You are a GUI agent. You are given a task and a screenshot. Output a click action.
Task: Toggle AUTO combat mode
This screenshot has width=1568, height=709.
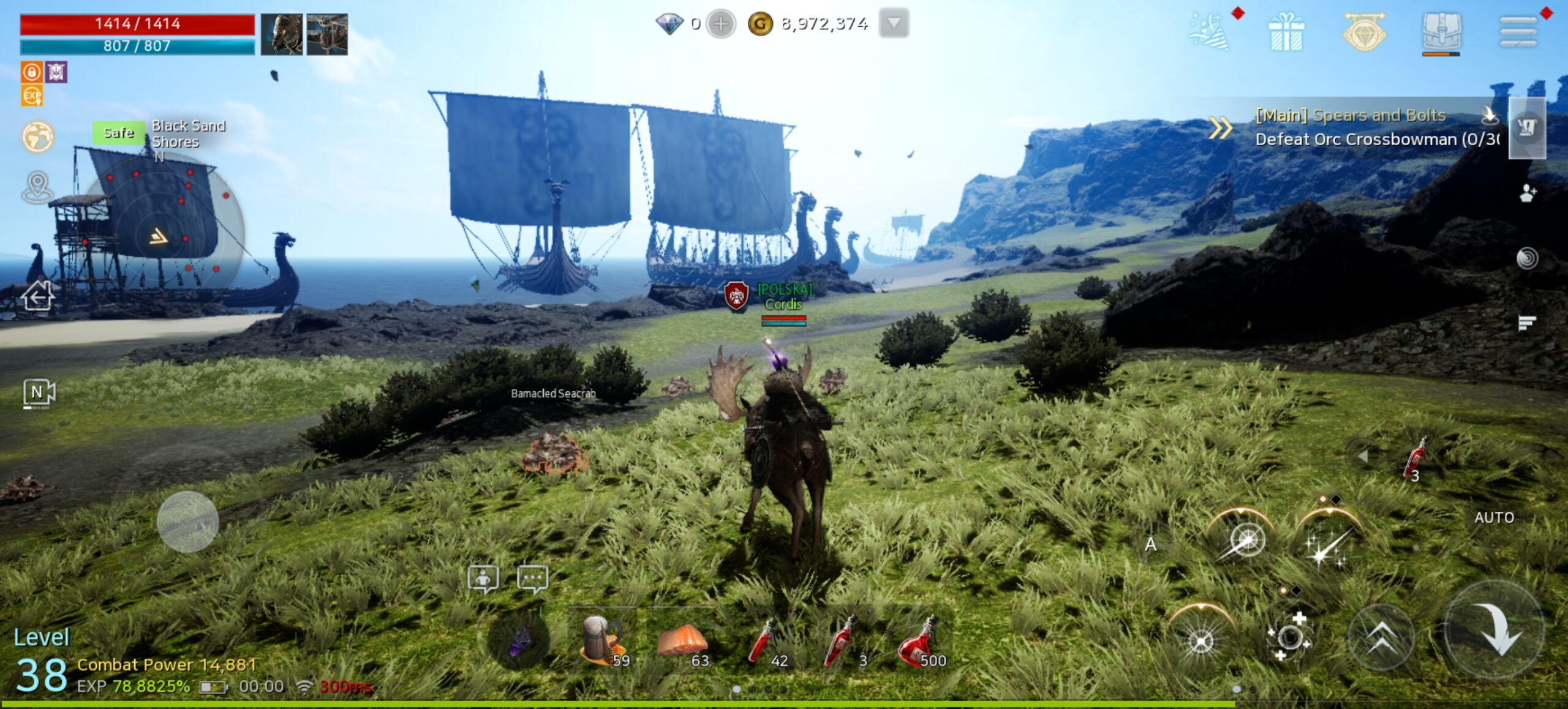[1494, 518]
